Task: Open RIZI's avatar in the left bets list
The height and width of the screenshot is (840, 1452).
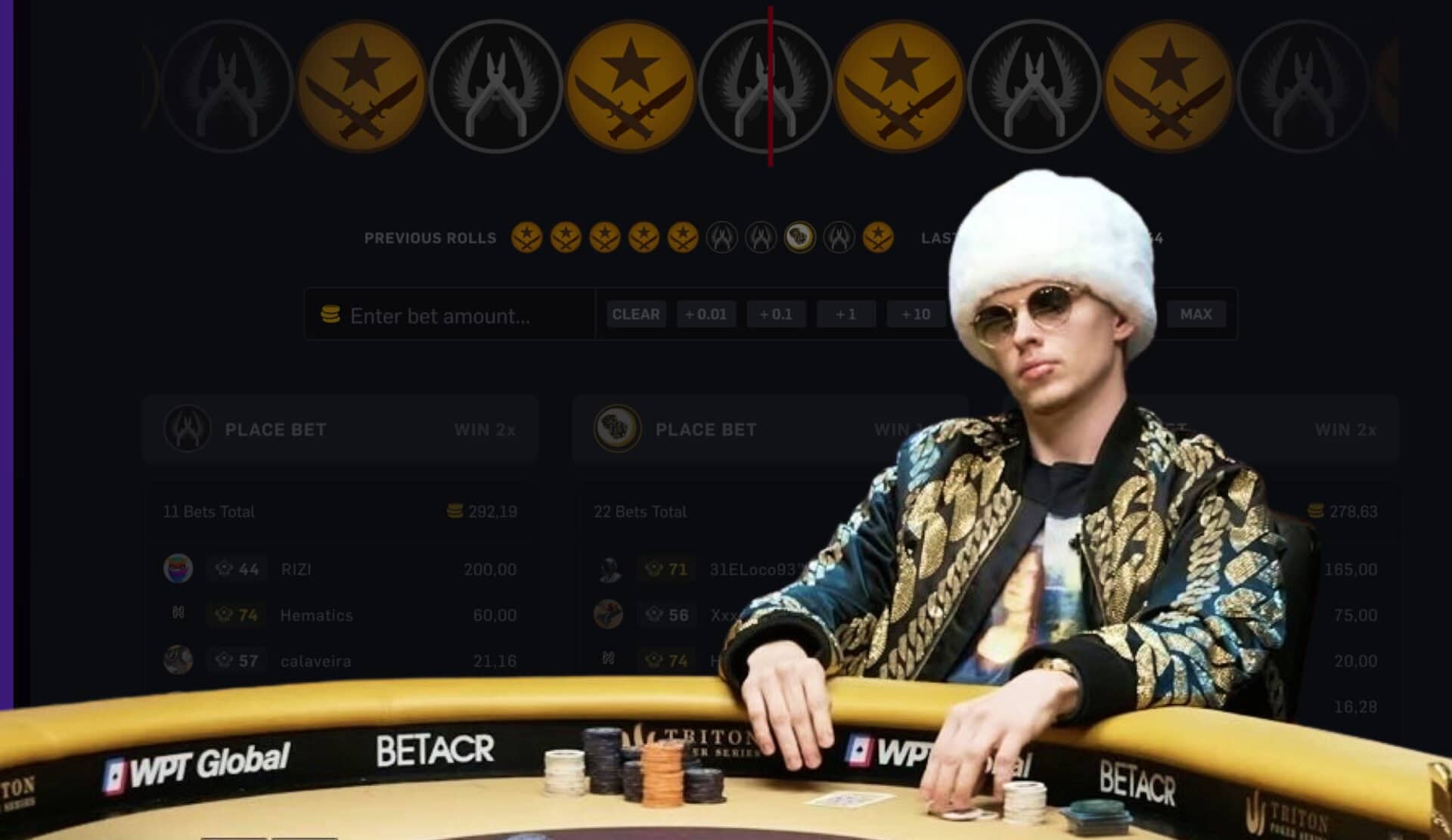Action: click(x=178, y=569)
